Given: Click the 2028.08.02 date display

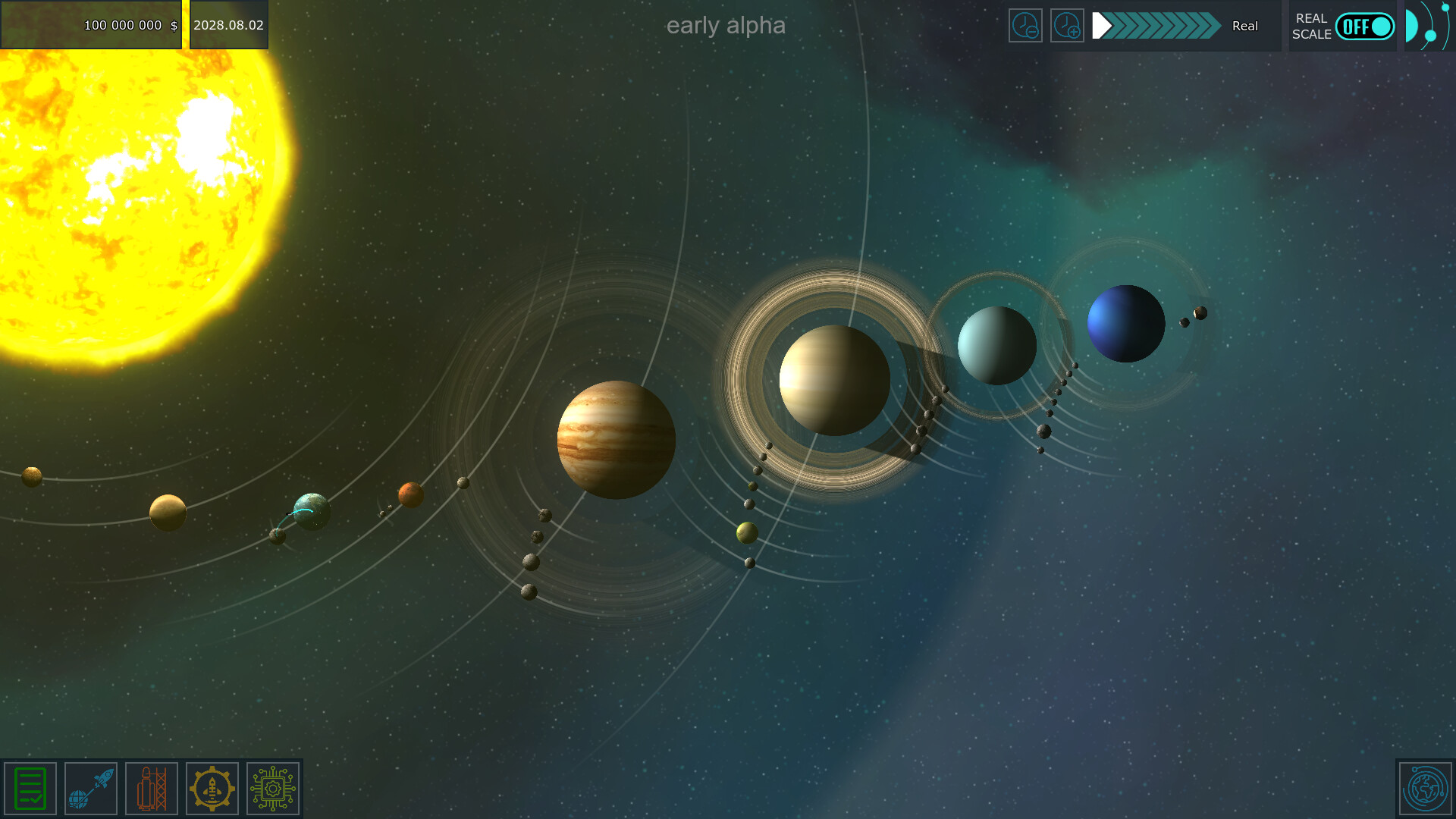Looking at the screenshot, I should pyautogui.click(x=228, y=24).
